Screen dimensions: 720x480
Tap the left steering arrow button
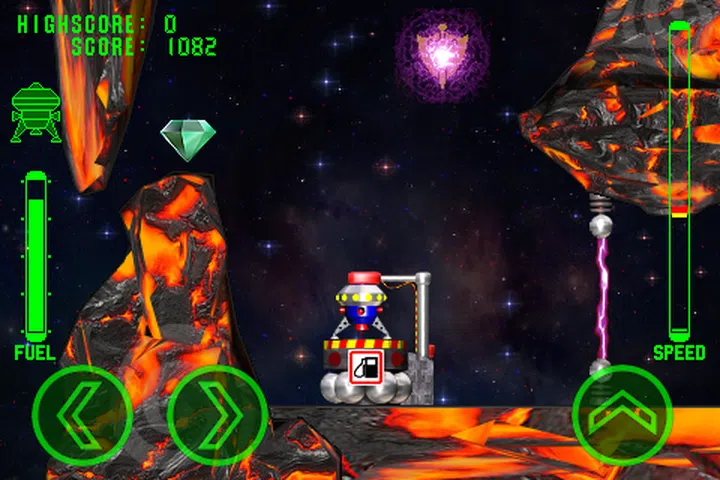(82, 414)
